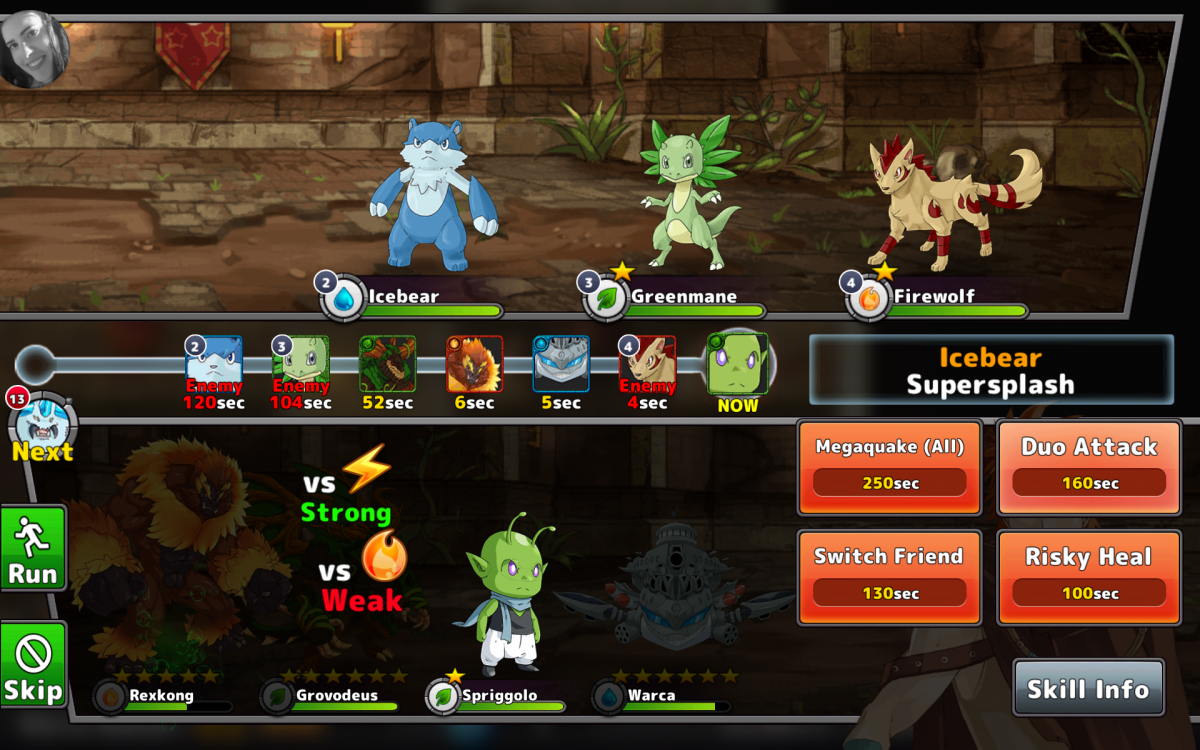Open the Skill Info panel
The image size is (1200, 750).
(1088, 688)
